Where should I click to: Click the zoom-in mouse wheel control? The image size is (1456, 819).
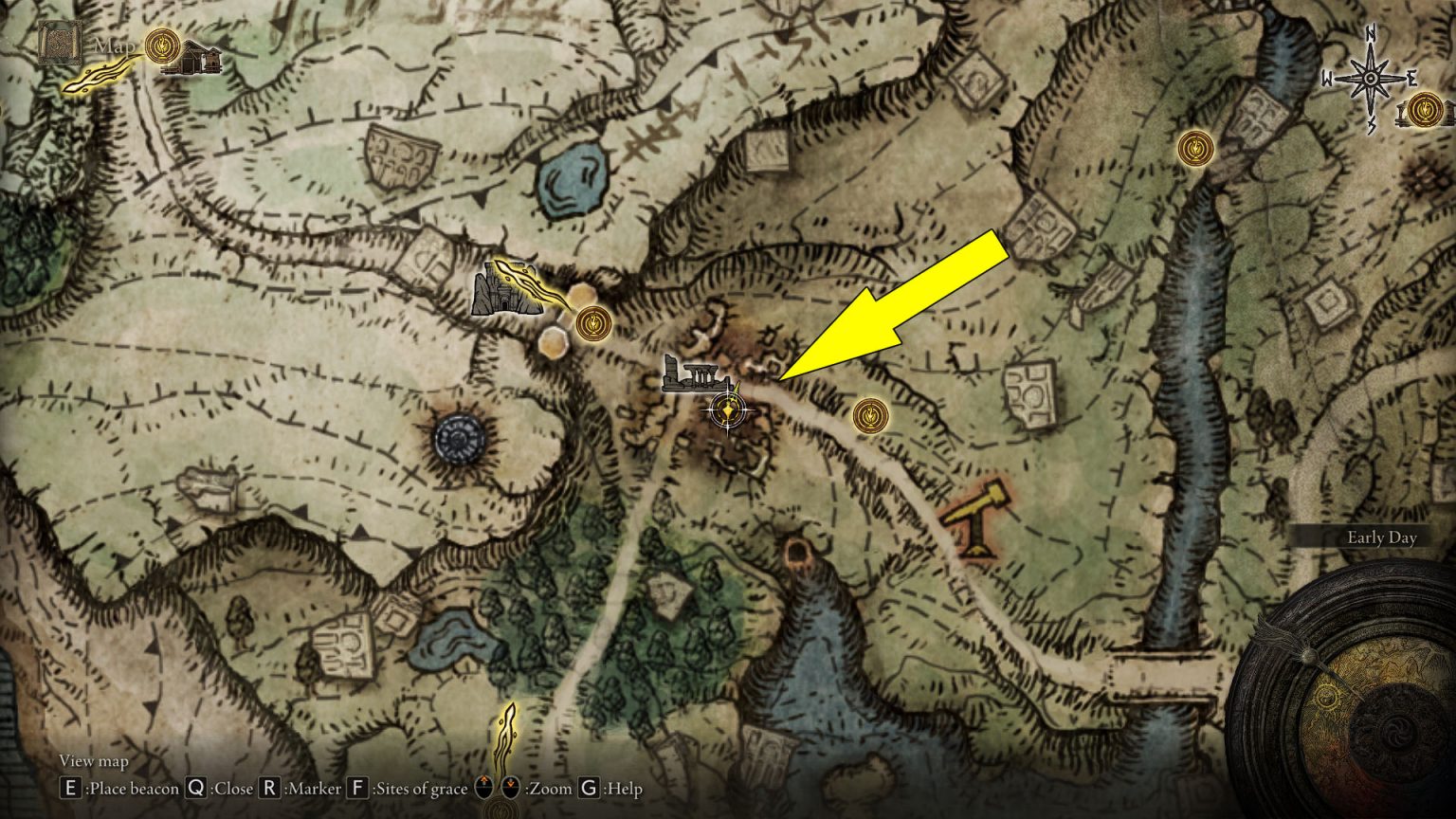tap(483, 785)
